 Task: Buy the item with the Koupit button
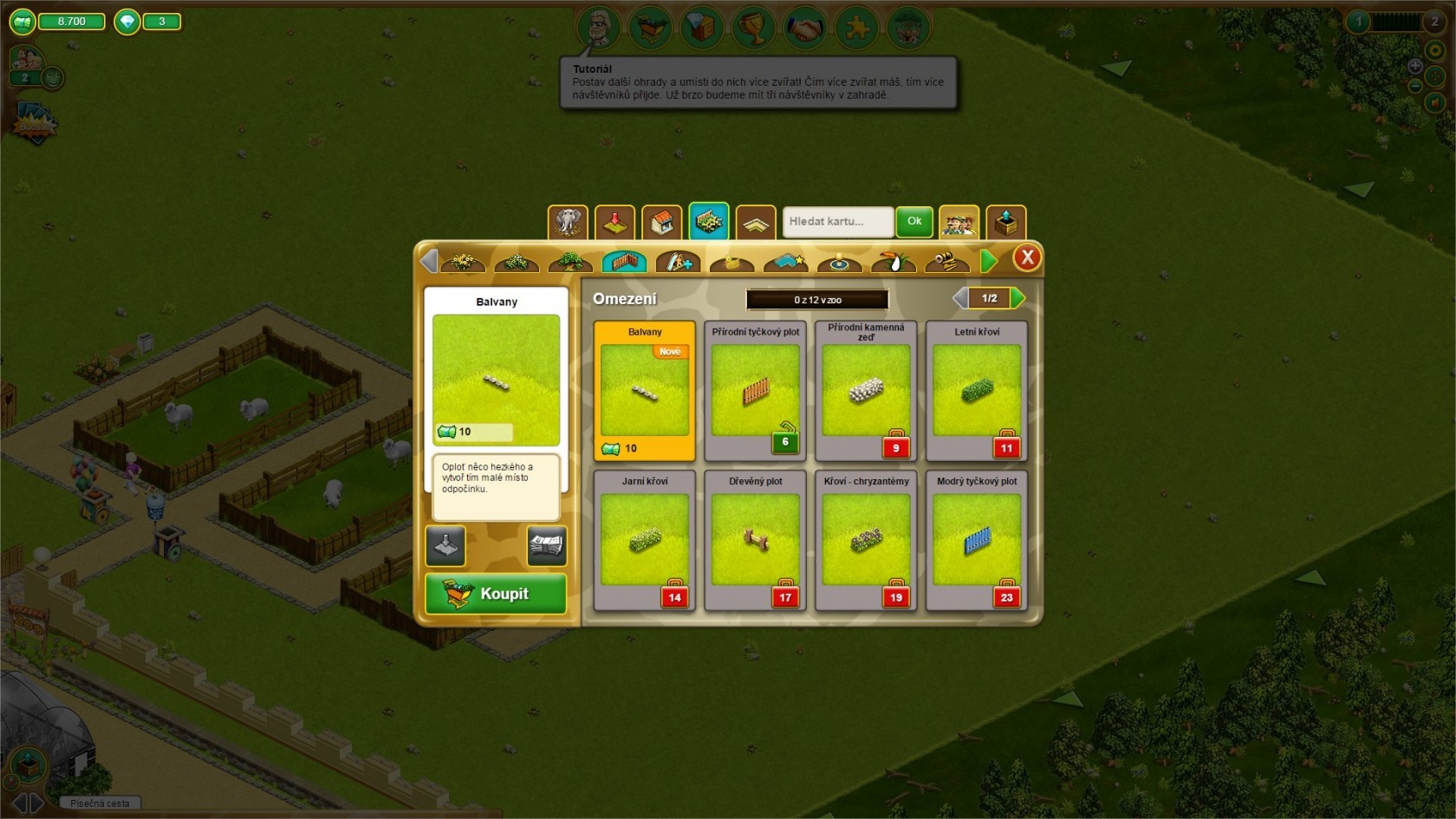click(x=495, y=594)
